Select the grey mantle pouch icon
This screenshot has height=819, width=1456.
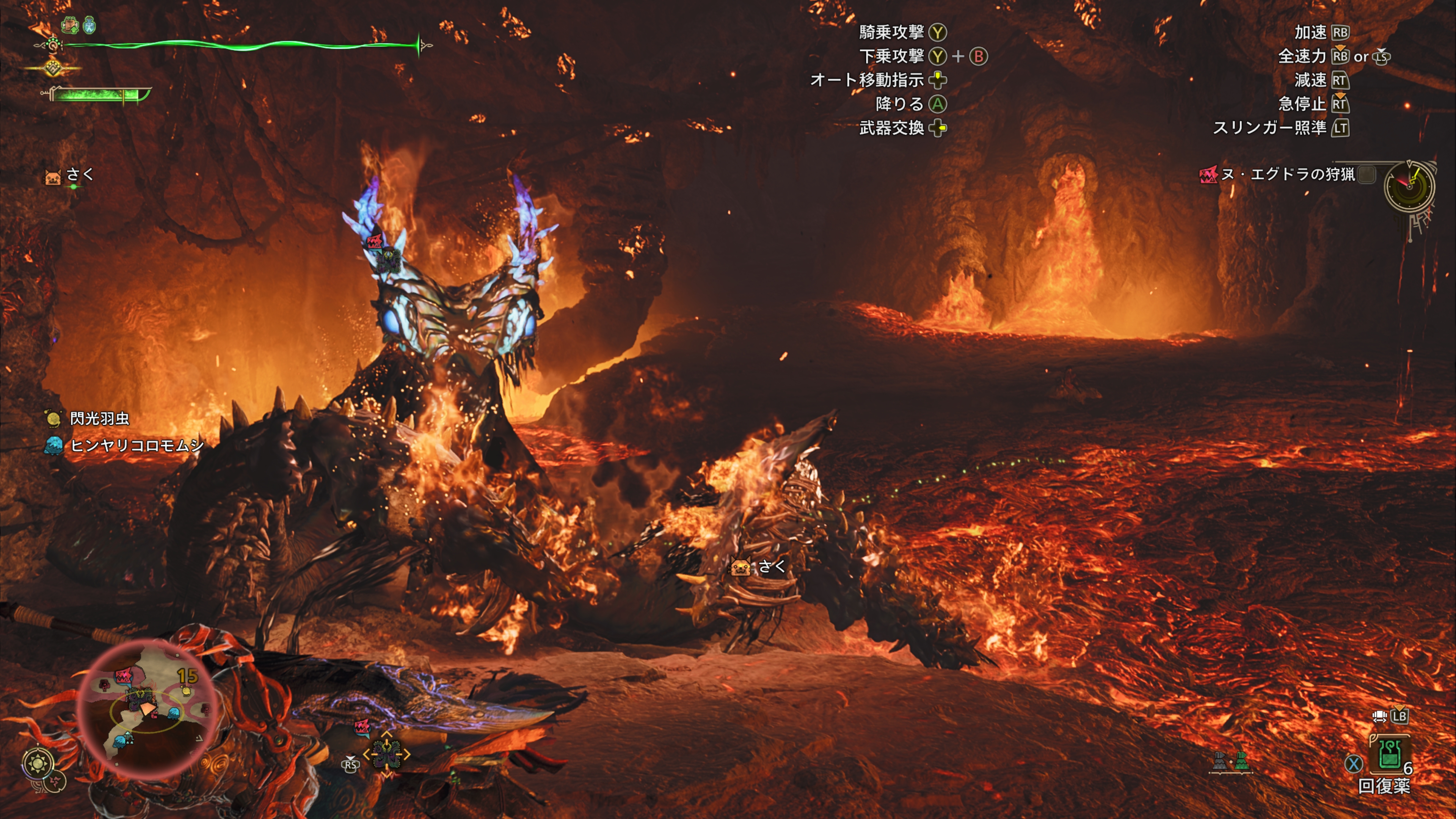1220,761
